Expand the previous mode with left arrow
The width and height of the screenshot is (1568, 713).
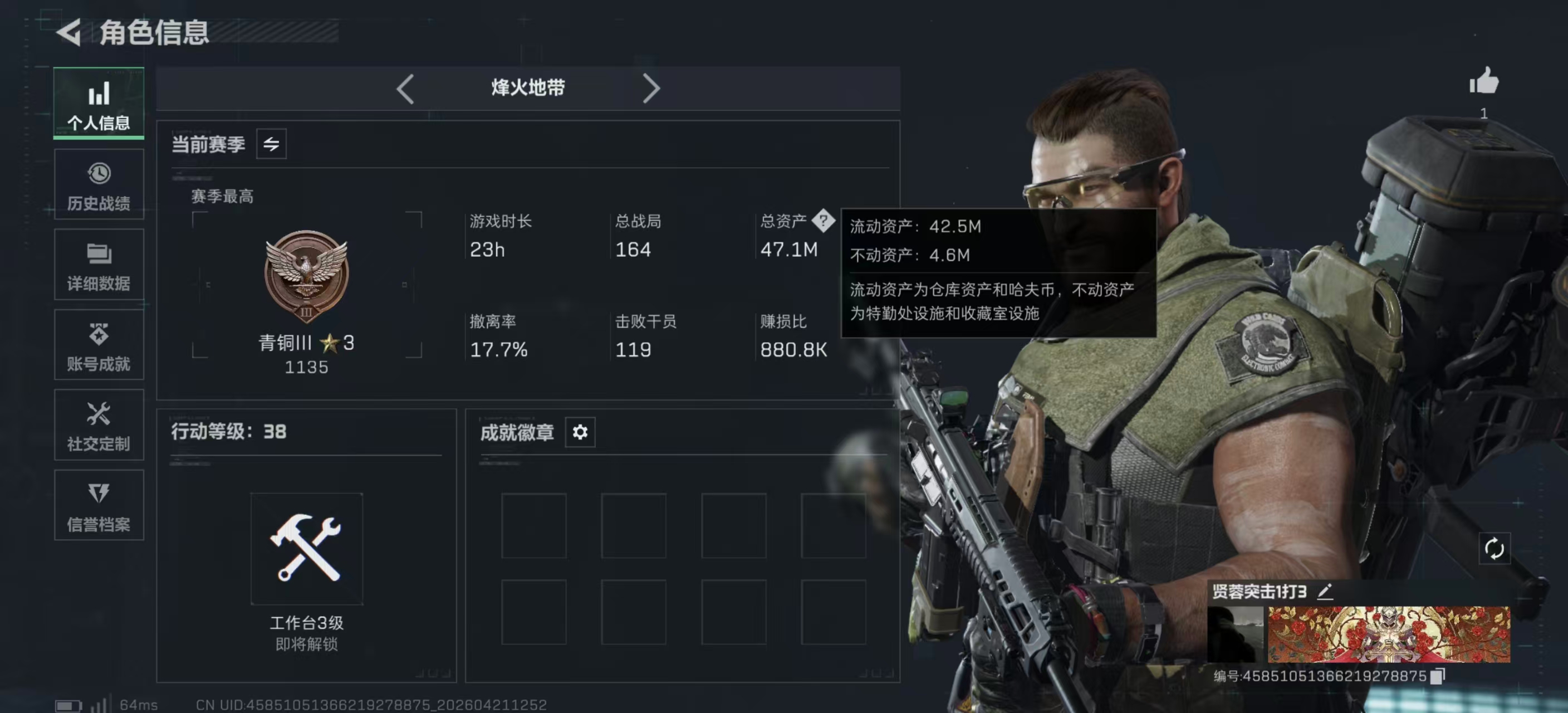[x=405, y=88]
